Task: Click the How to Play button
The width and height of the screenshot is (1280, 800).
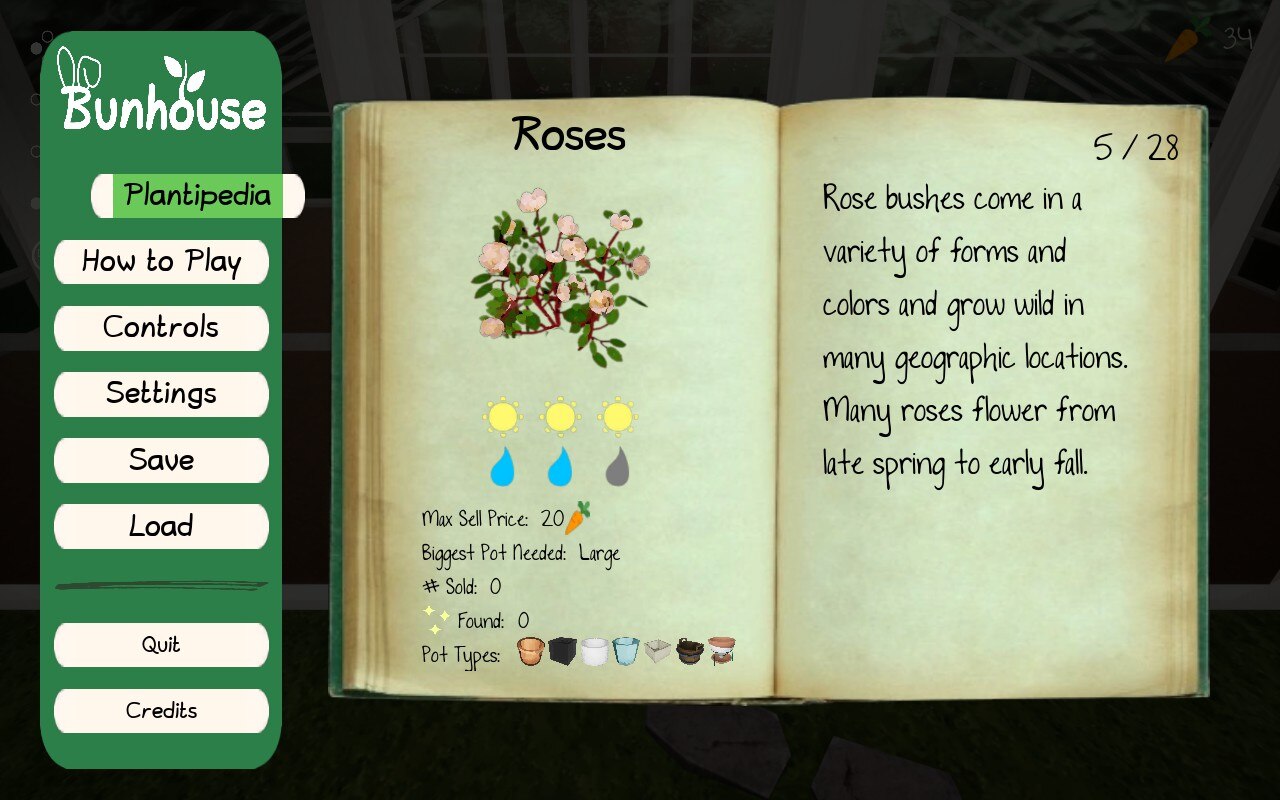Action: (x=161, y=262)
